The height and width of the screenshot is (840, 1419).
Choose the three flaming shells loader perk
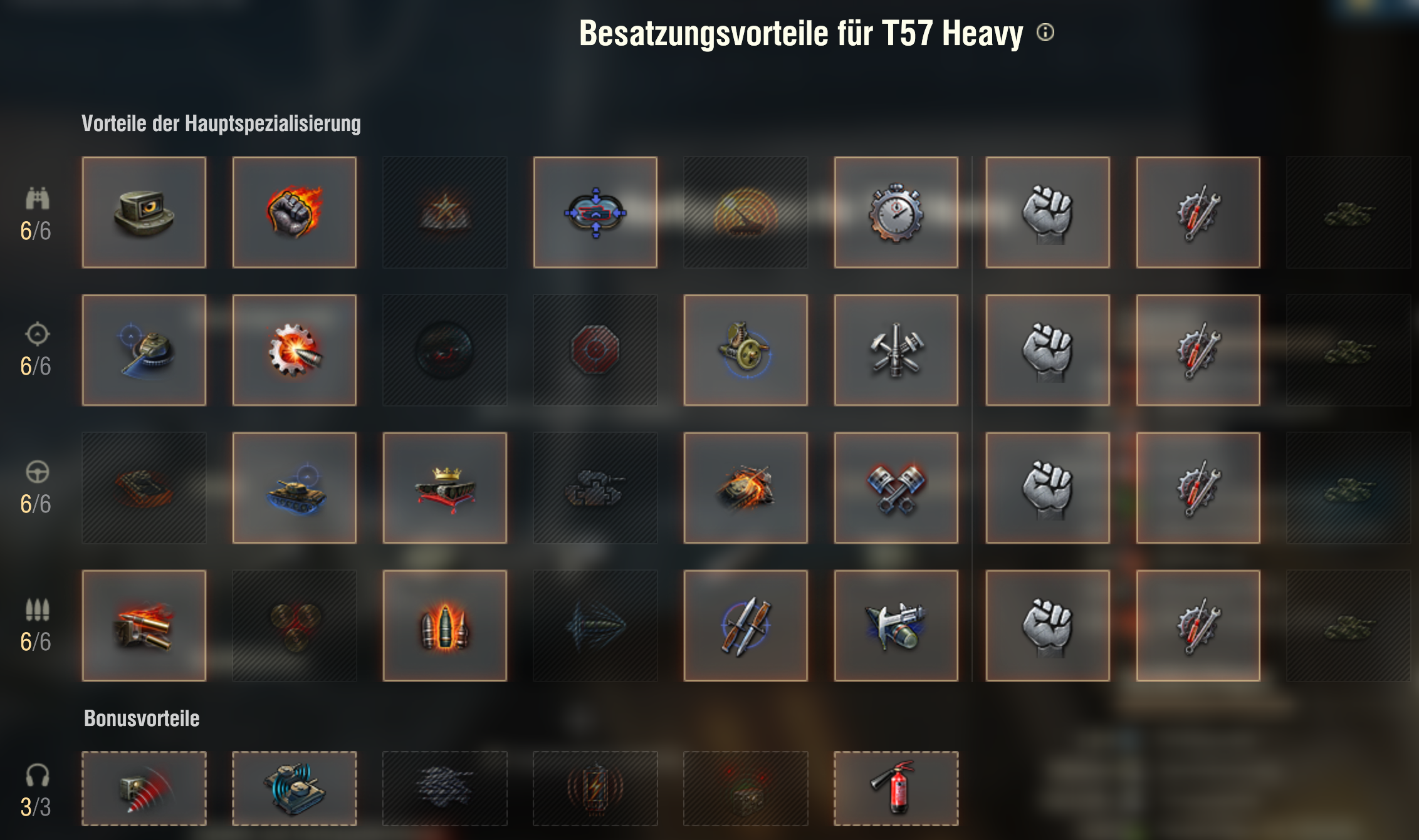pyautogui.click(x=444, y=626)
